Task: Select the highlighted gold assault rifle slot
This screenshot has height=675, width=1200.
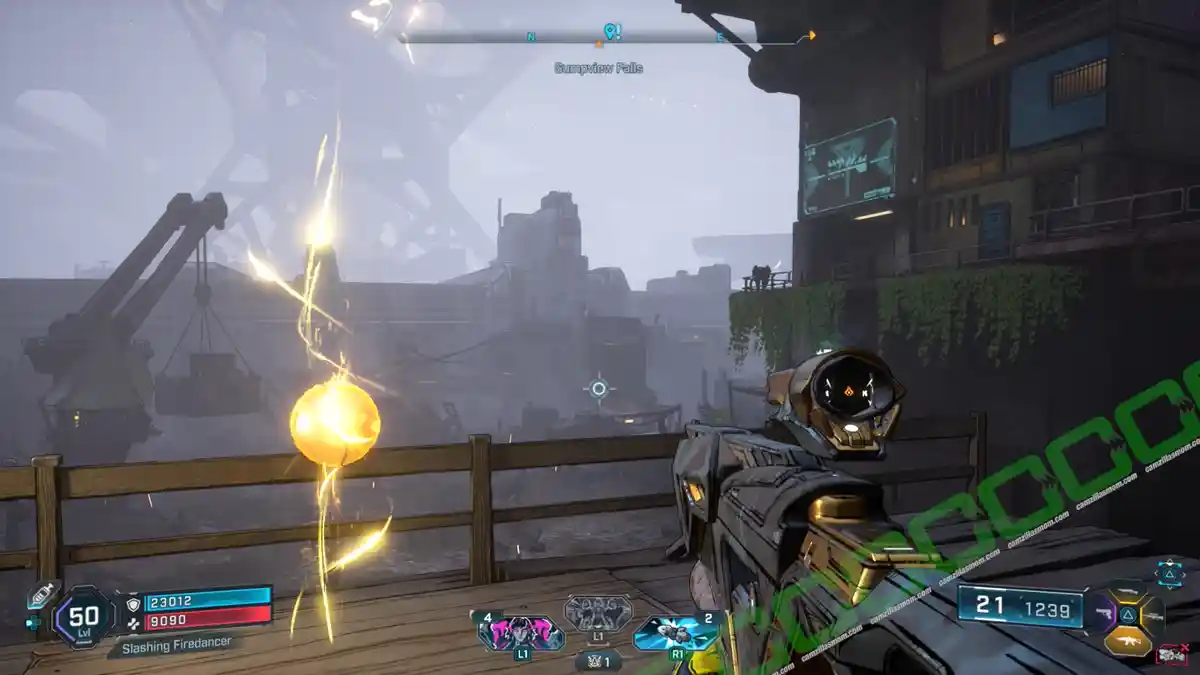Action: coord(1127,641)
